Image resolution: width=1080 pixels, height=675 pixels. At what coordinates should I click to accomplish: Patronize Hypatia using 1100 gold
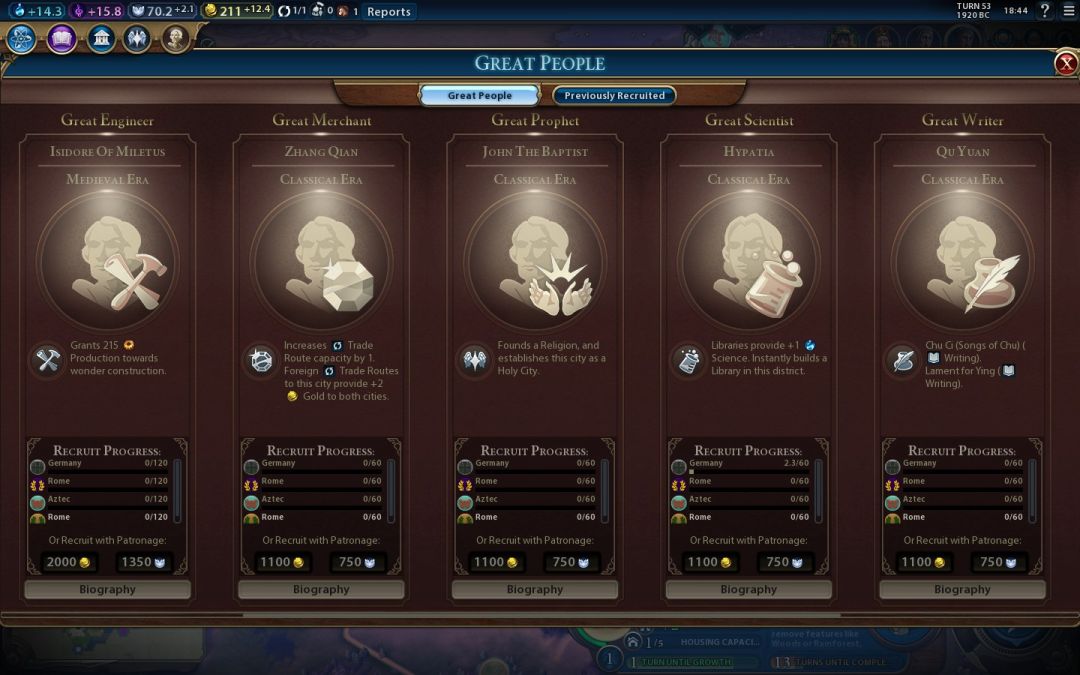pyautogui.click(x=710, y=562)
